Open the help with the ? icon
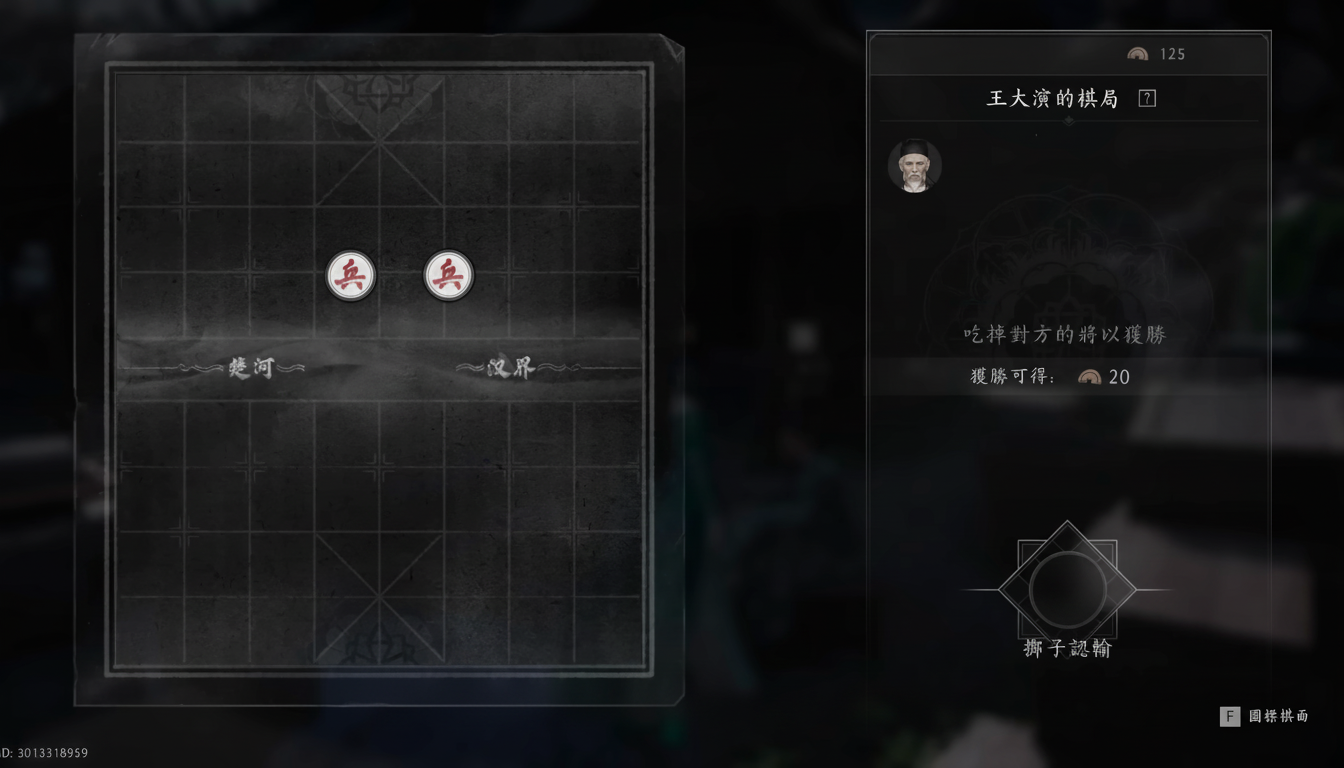 1147,98
